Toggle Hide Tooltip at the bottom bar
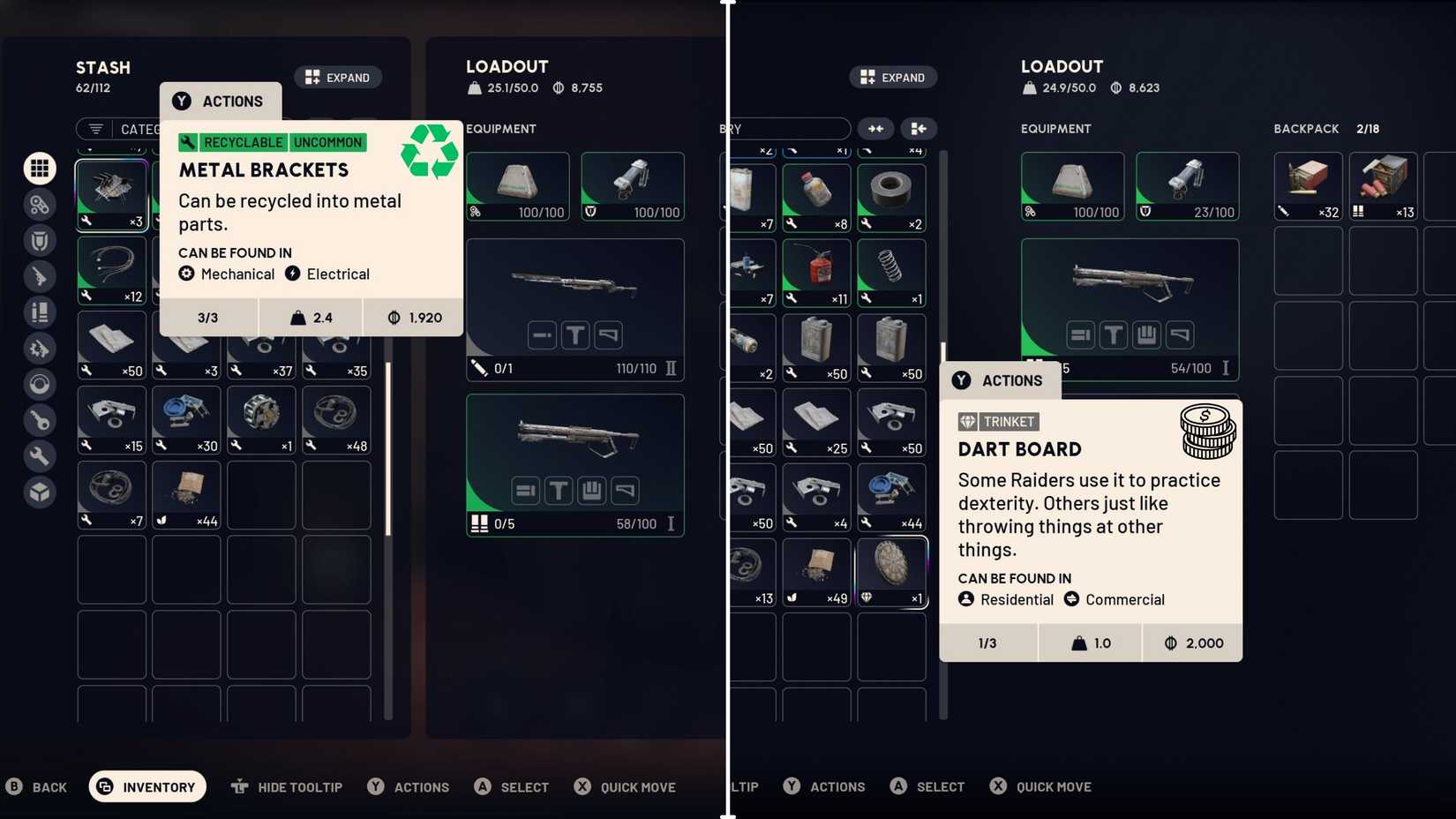 point(287,786)
